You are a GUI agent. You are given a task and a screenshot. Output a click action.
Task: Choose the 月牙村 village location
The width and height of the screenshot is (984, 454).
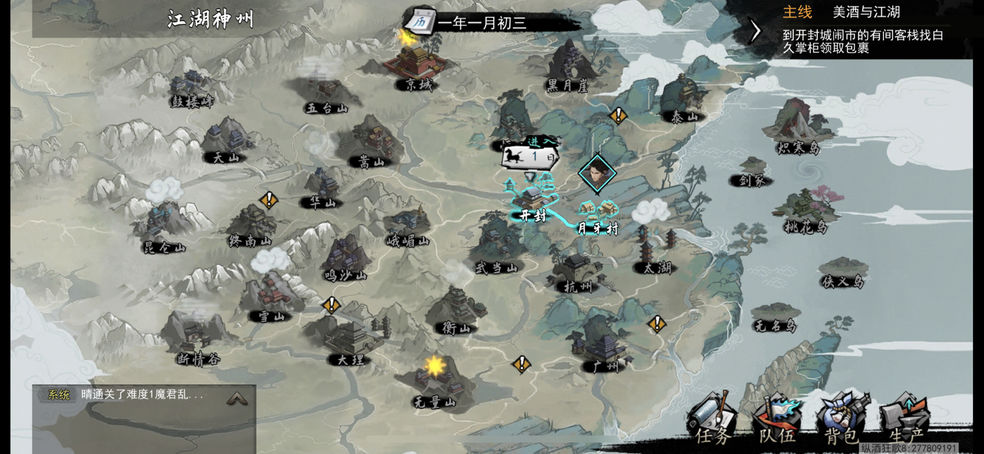click(x=597, y=213)
